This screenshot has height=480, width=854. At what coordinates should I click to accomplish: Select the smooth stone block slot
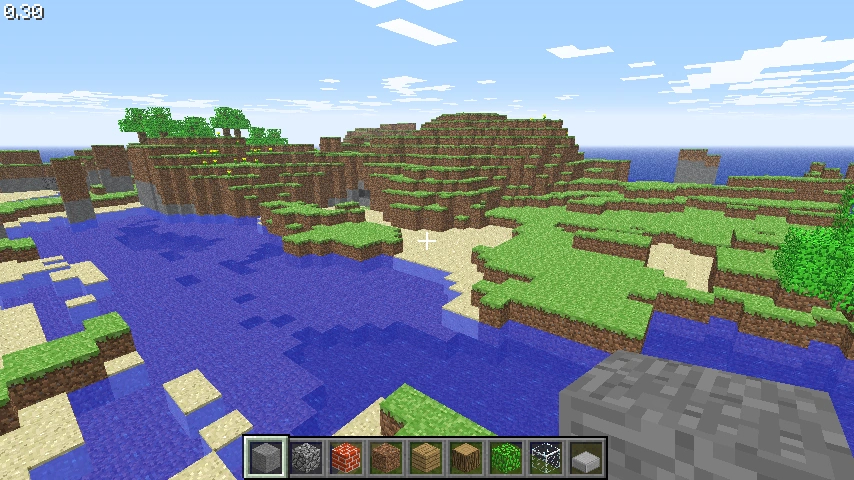pos(266,458)
